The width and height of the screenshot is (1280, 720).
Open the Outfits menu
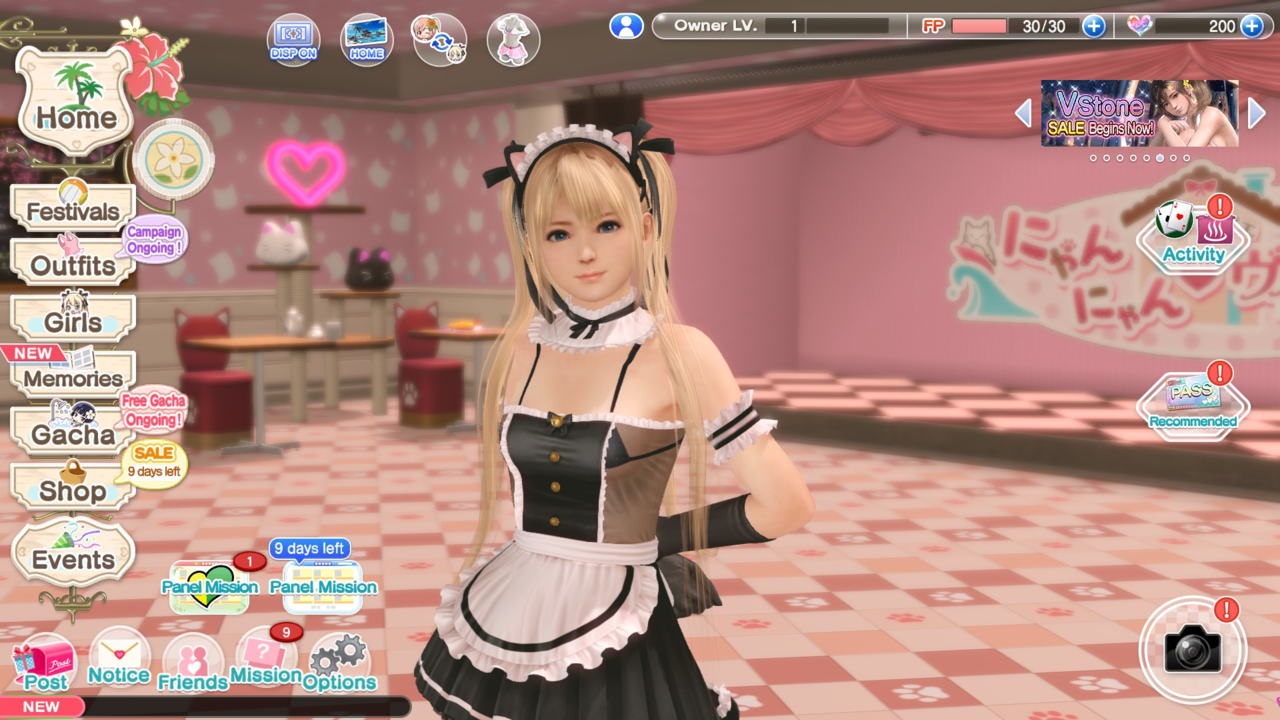pos(72,264)
